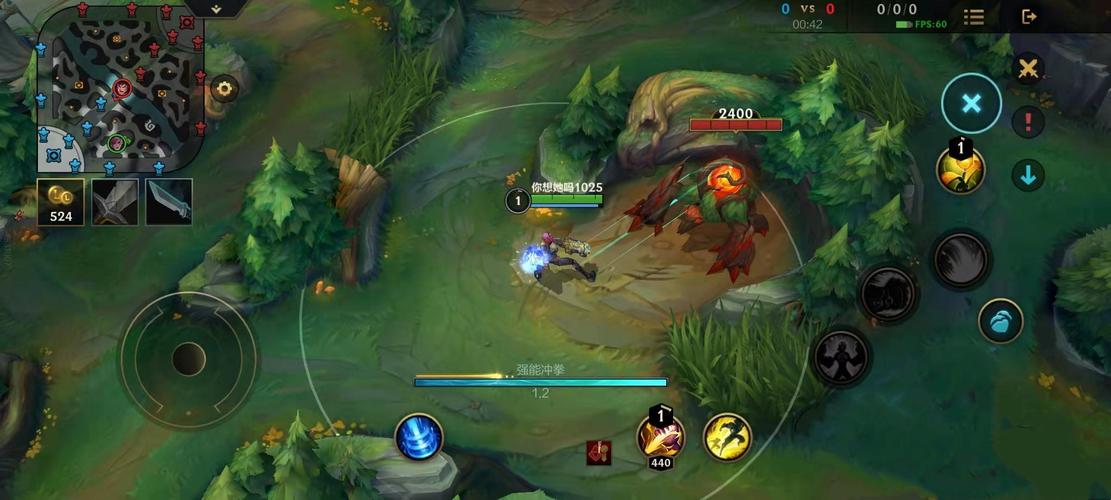Tap the exit game icon

[1028, 16]
